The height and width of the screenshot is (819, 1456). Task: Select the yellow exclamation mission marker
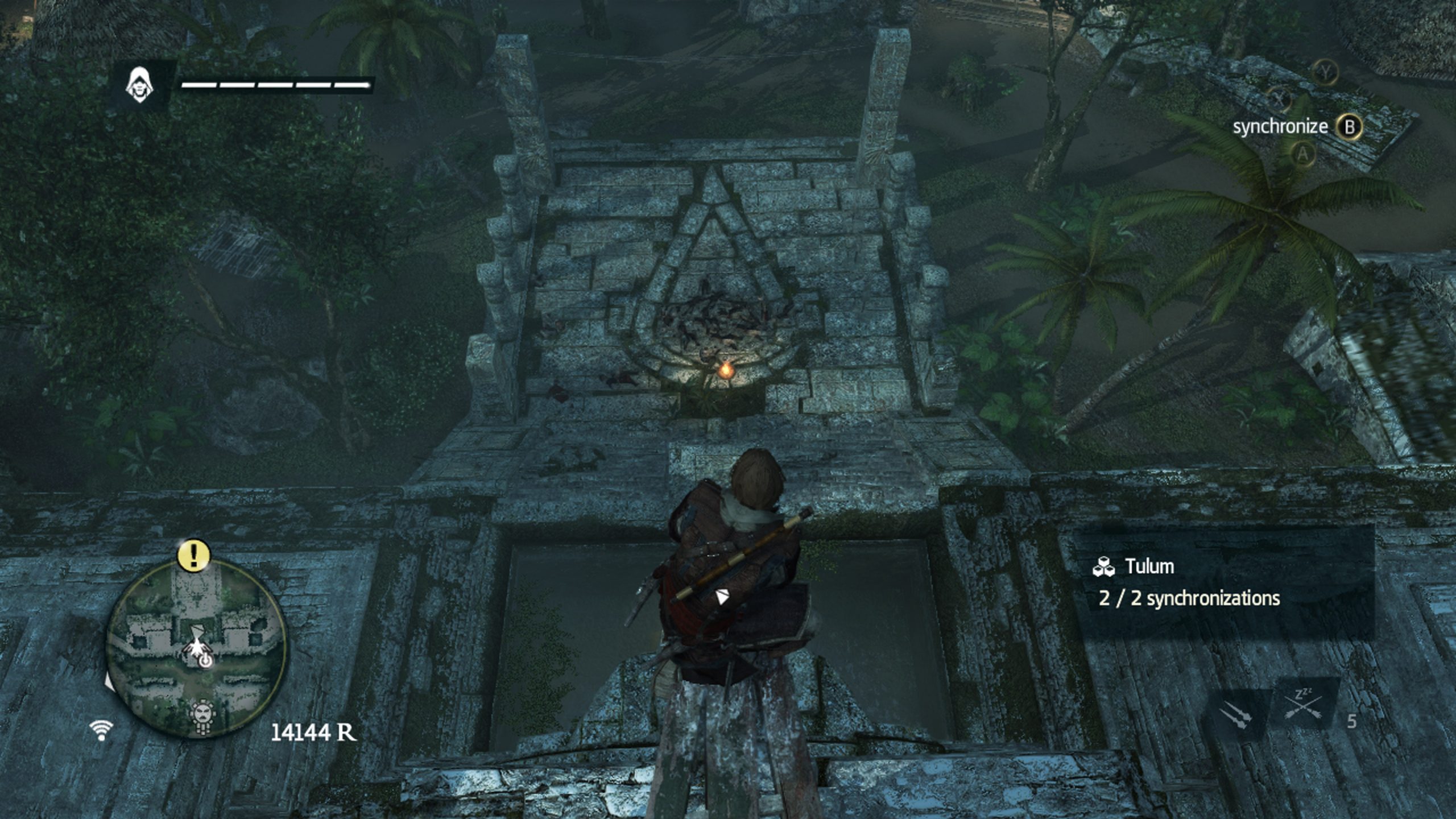(x=195, y=554)
